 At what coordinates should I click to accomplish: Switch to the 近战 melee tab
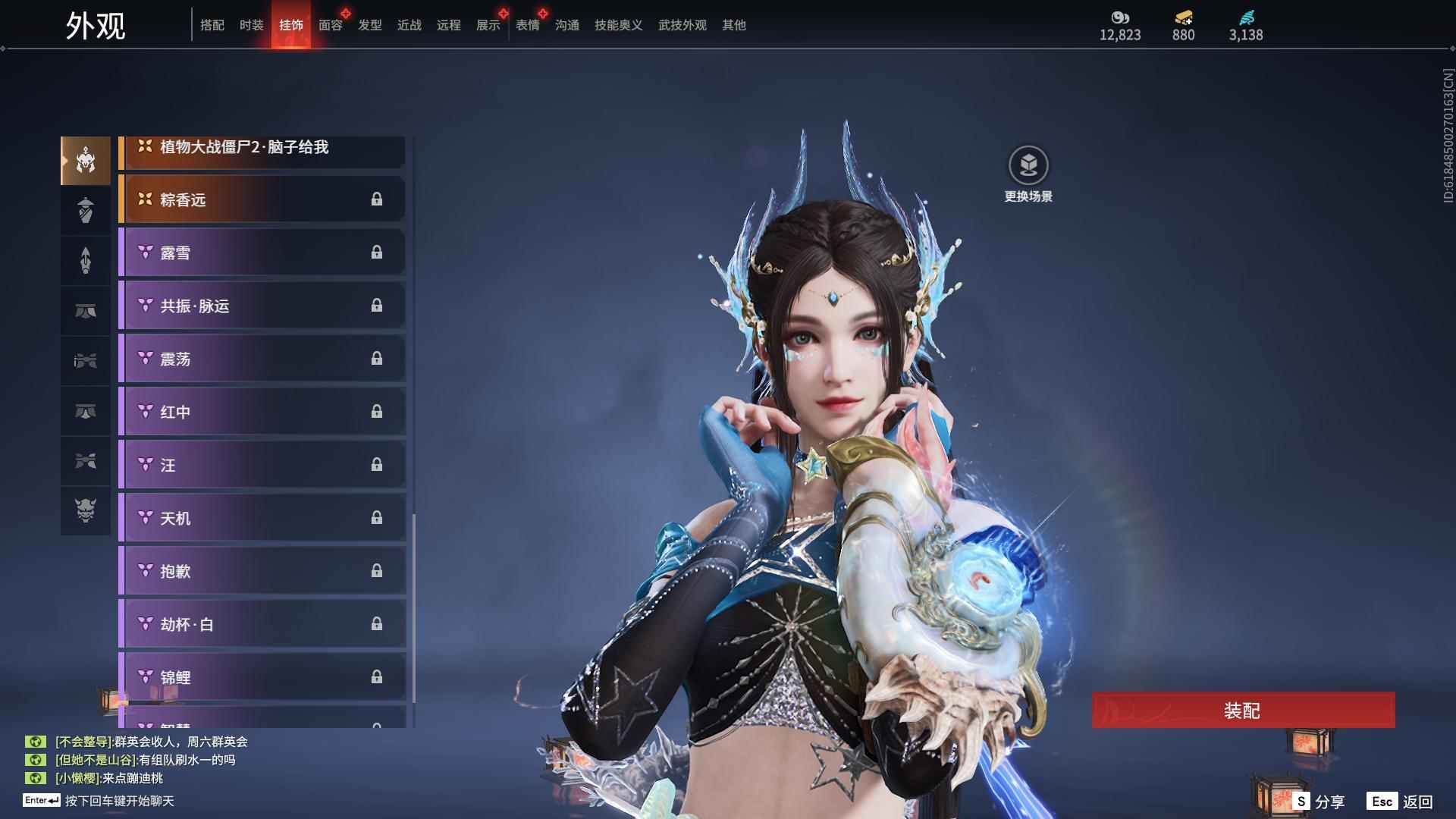pyautogui.click(x=409, y=25)
